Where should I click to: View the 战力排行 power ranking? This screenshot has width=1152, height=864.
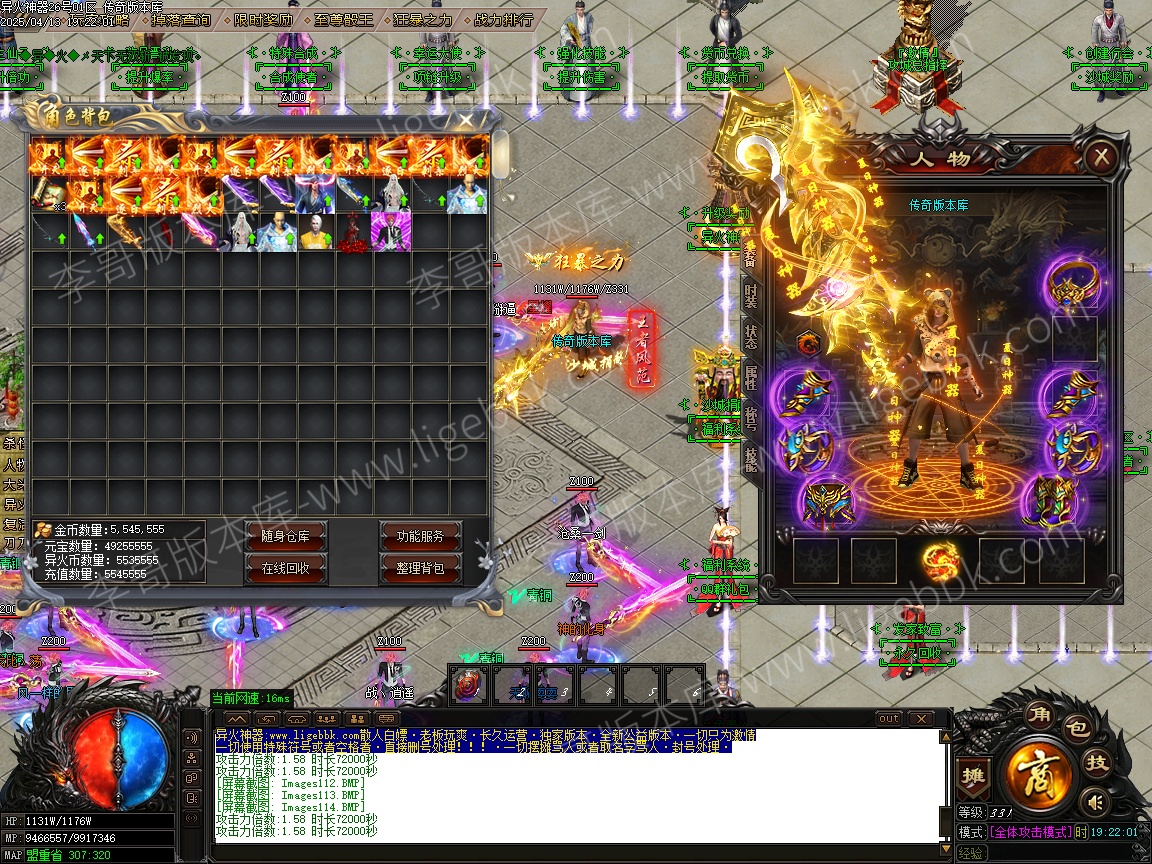click(502, 19)
